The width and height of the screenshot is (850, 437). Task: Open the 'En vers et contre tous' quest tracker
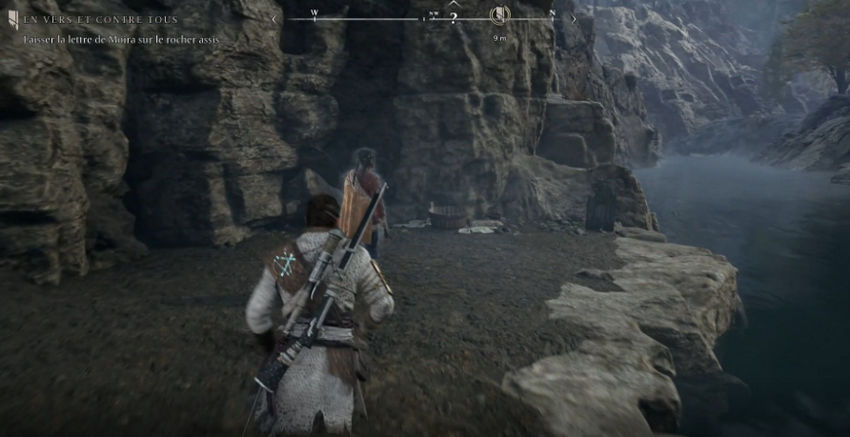tap(101, 20)
